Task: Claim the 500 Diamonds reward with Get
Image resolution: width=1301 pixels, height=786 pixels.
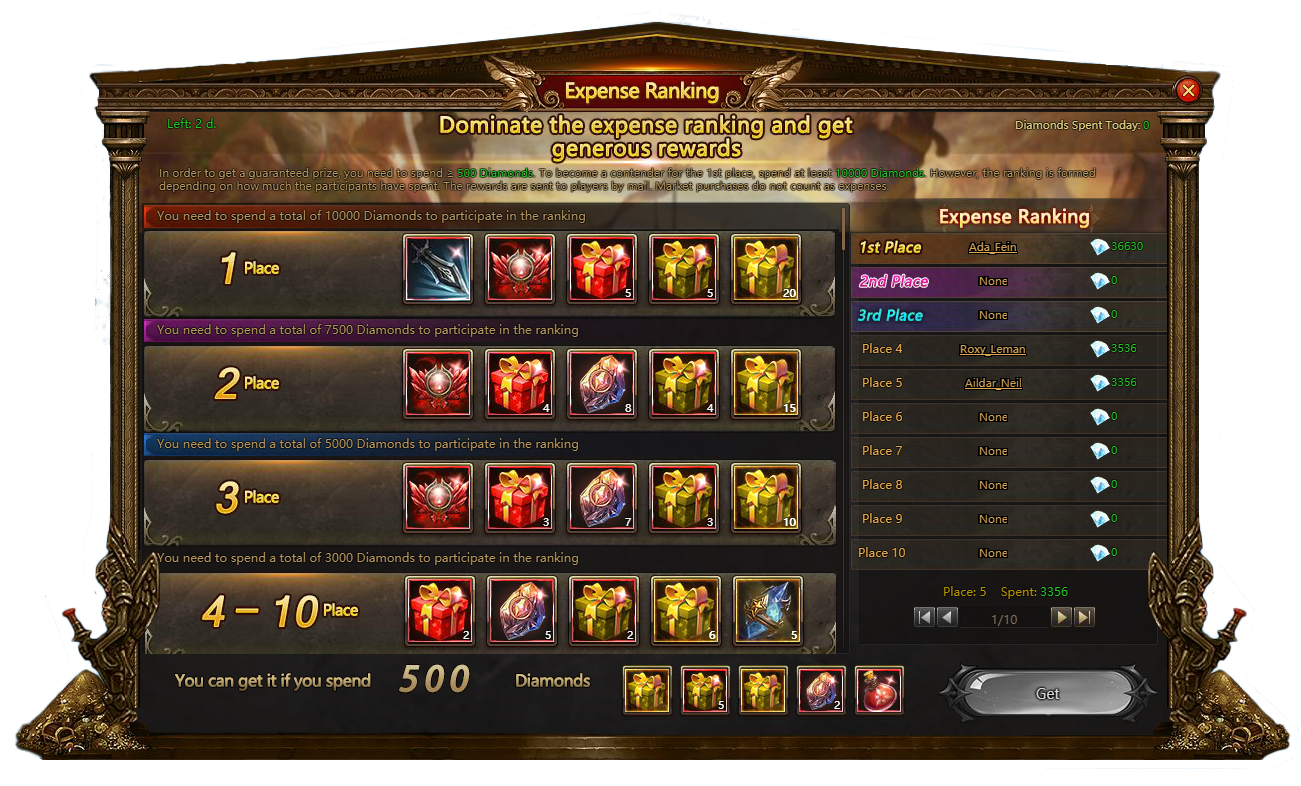Action: pyautogui.click(x=1047, y=693)
